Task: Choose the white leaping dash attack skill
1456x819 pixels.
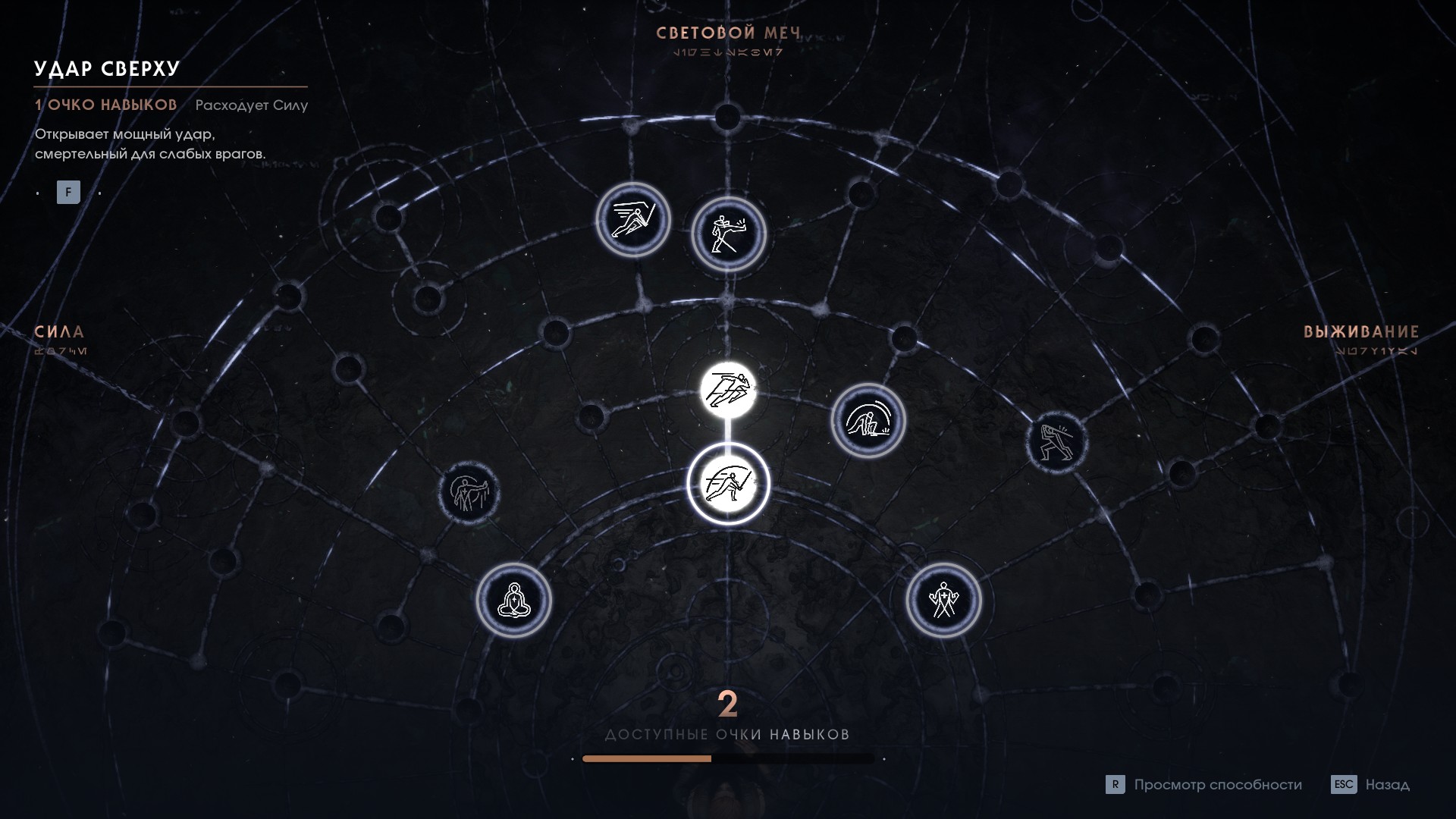Action: pos(728,391)
